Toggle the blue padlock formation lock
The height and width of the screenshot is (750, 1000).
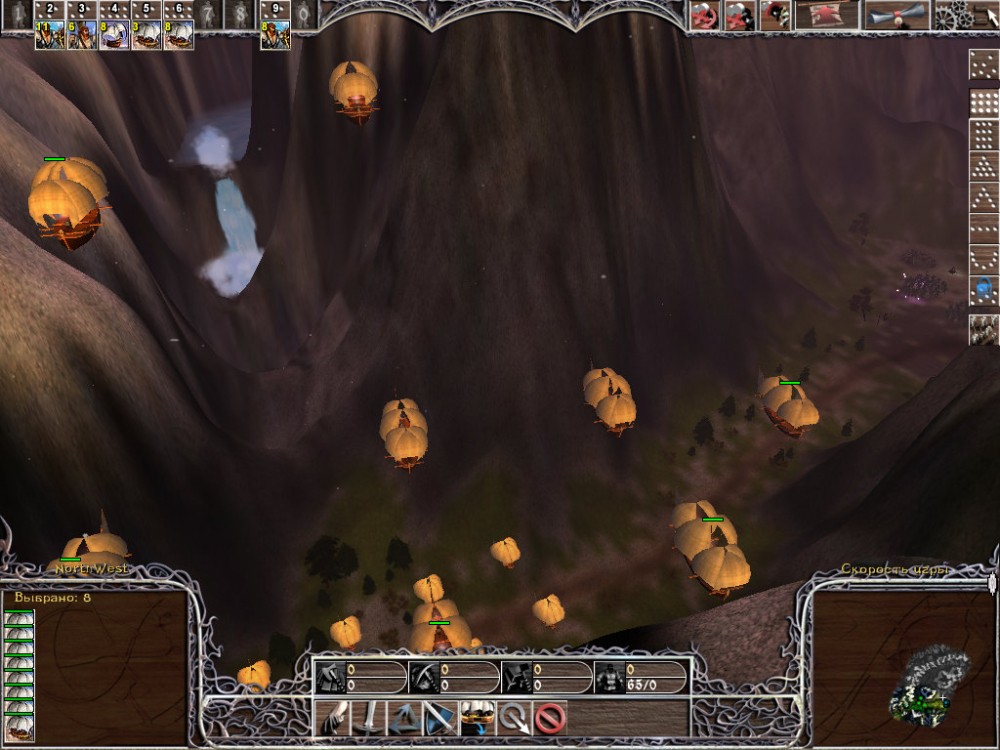tap(984, 291)
